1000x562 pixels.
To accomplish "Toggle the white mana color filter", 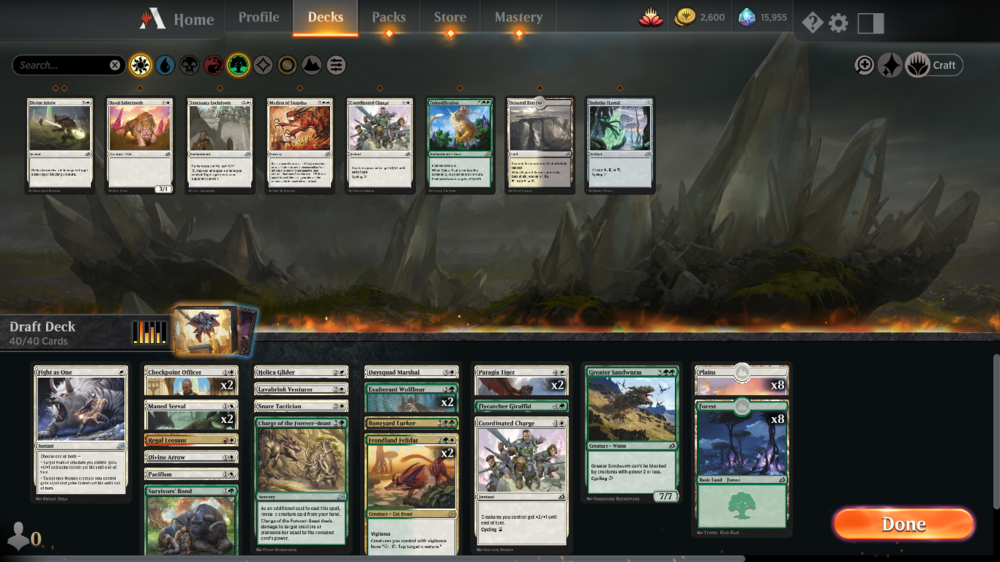I will (141, 65).
